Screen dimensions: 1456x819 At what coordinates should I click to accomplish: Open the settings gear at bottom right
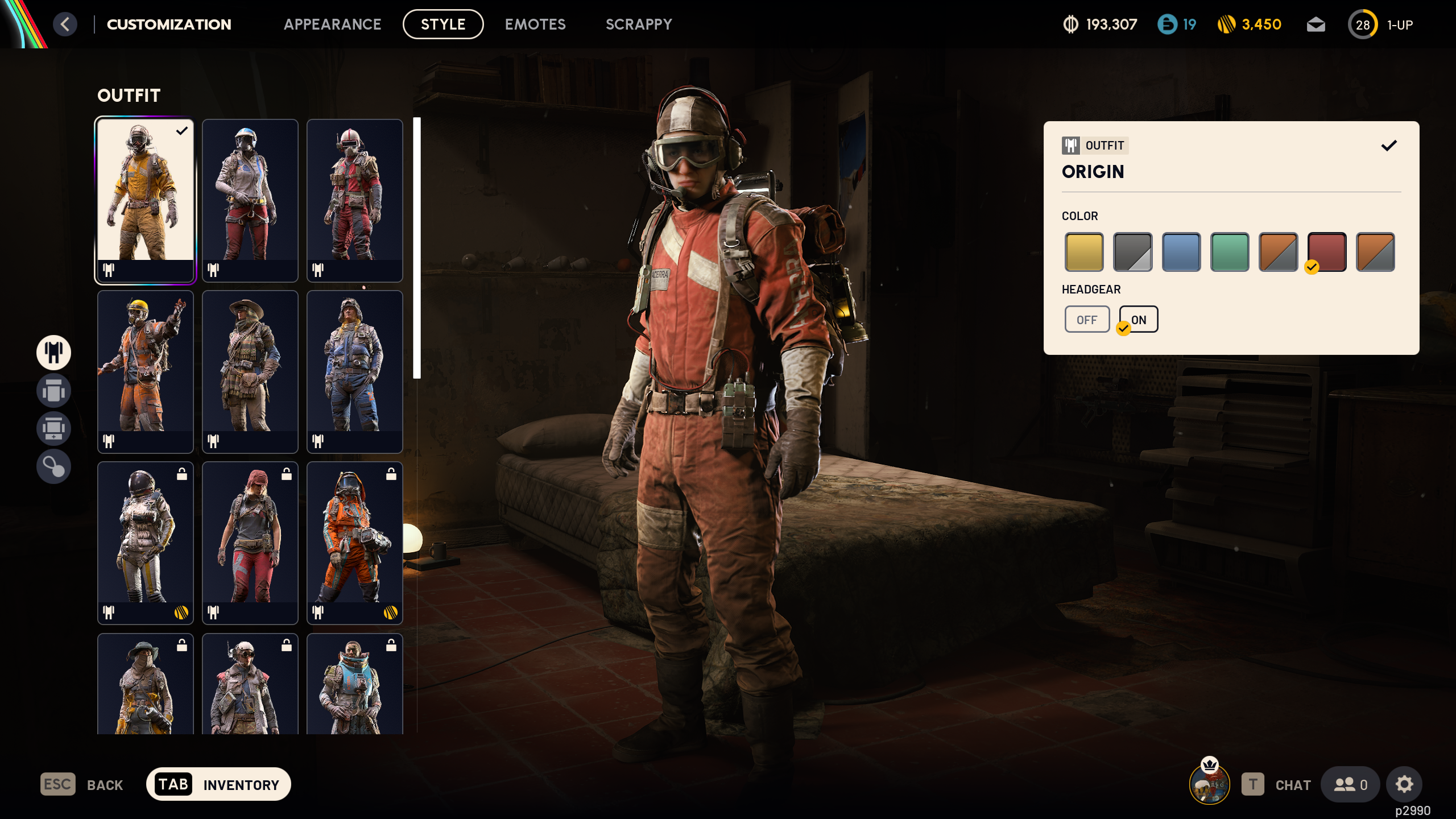pos(1404,784)
